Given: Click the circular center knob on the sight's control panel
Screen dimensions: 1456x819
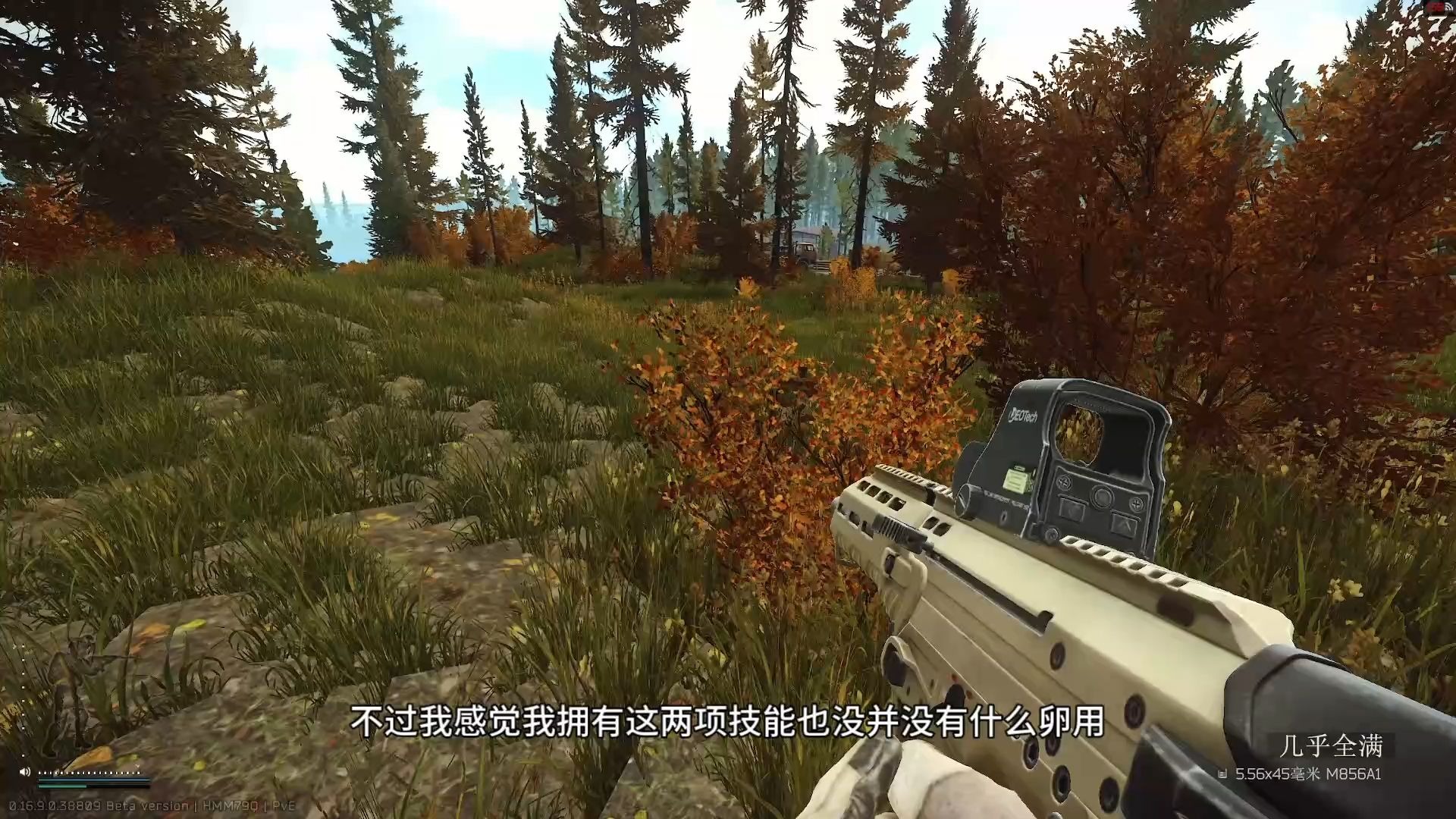Looking at the screenshot, I should (x=1101, y=497).
